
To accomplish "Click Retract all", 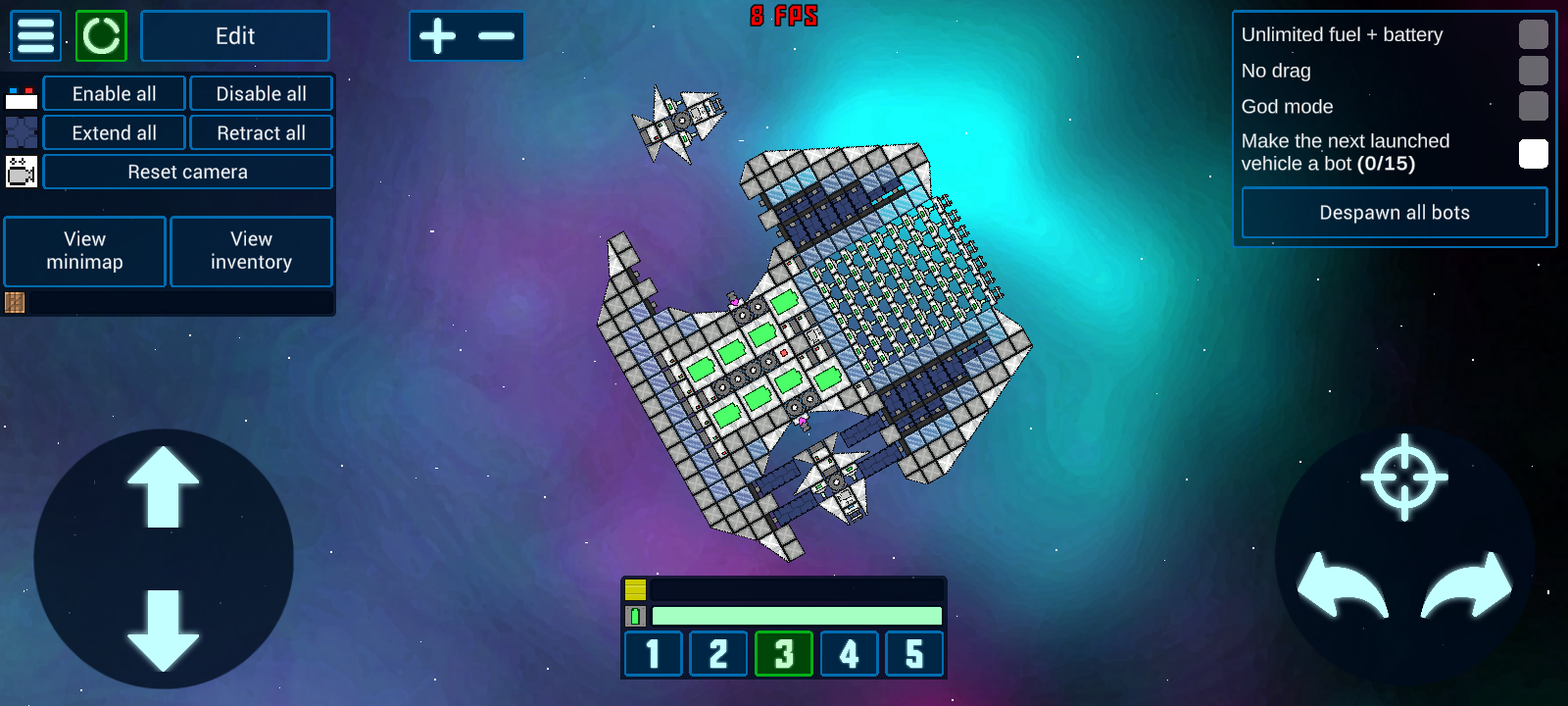I will tap(261, 133).
